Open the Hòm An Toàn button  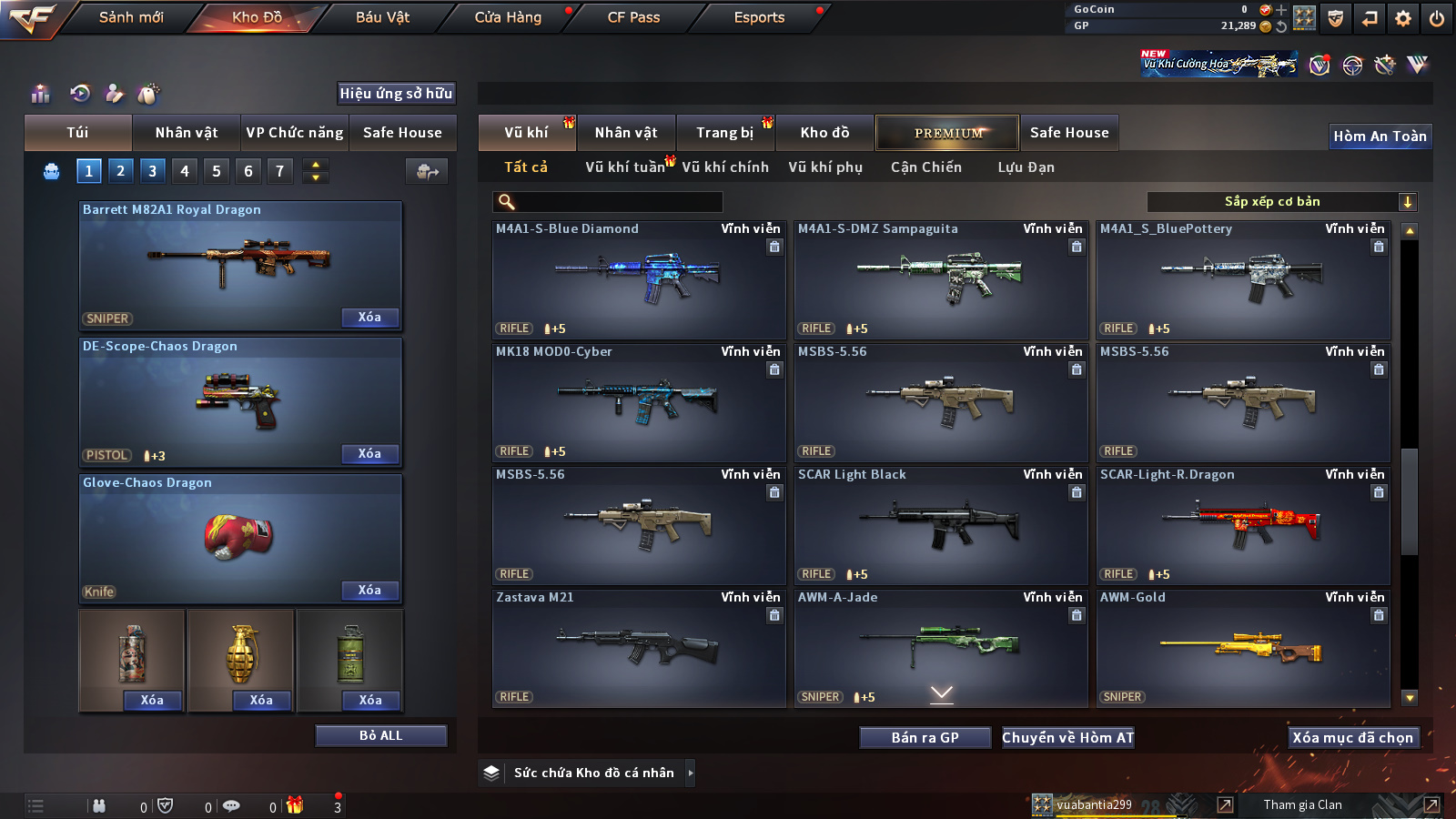tap(1380, 136)
